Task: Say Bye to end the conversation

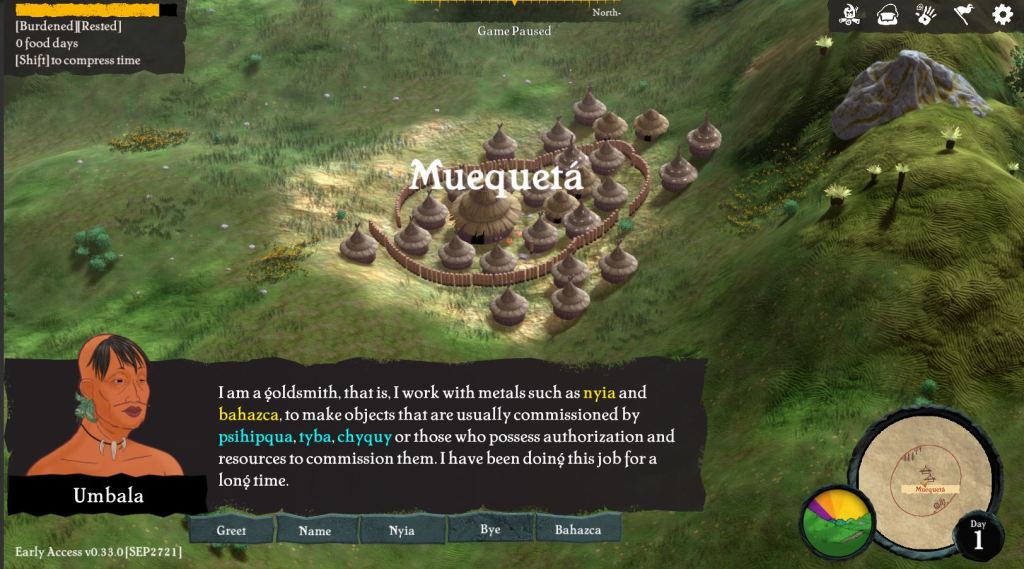Action: click(x=490, y=529)
